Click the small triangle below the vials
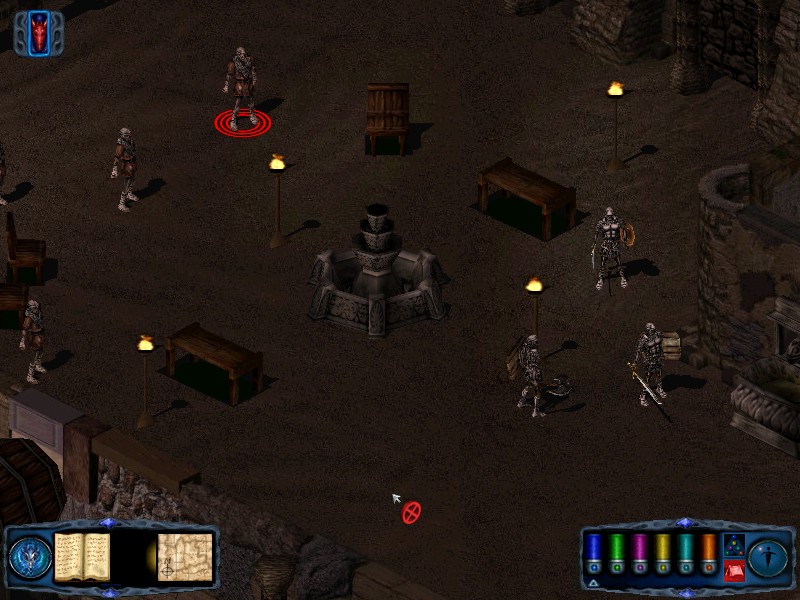 (x=593, y=582)
